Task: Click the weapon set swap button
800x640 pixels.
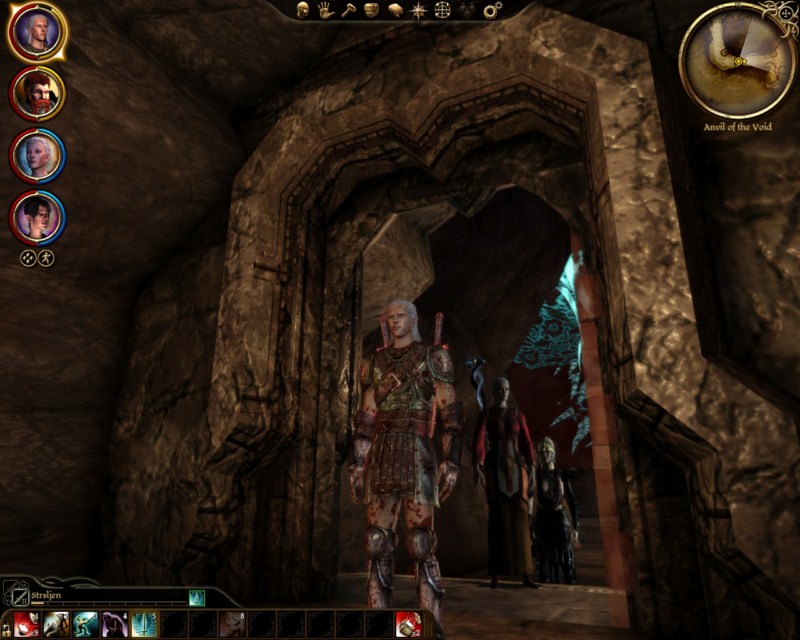Action: point(14,597)
